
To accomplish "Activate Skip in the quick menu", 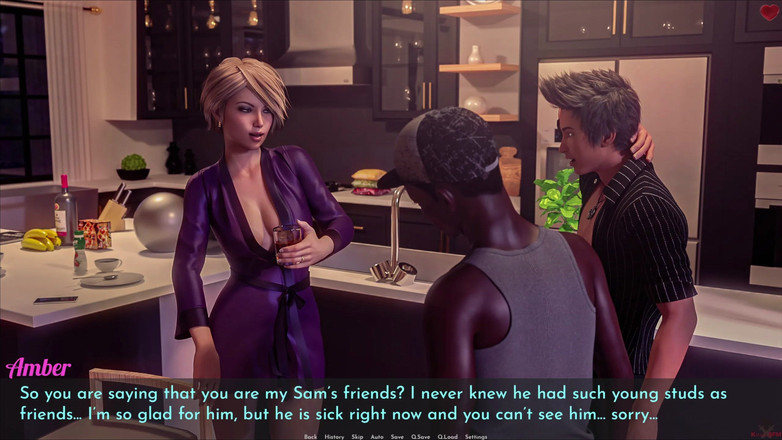I will [357, 437].
